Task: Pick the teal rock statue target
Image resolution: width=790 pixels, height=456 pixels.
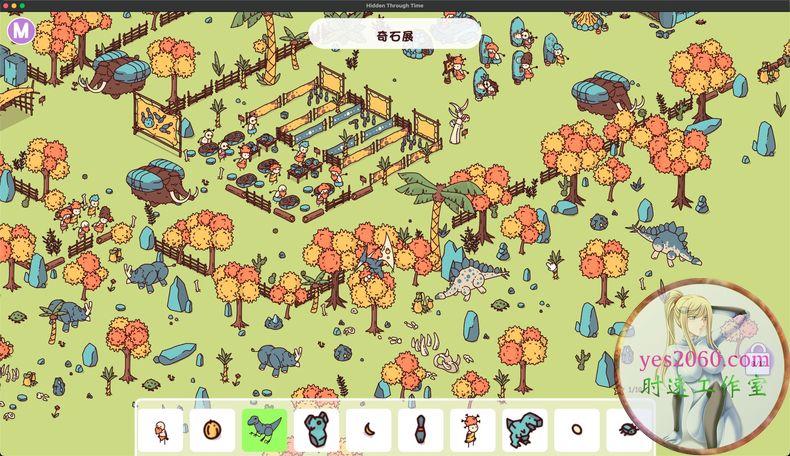Action: coord(316,430)
